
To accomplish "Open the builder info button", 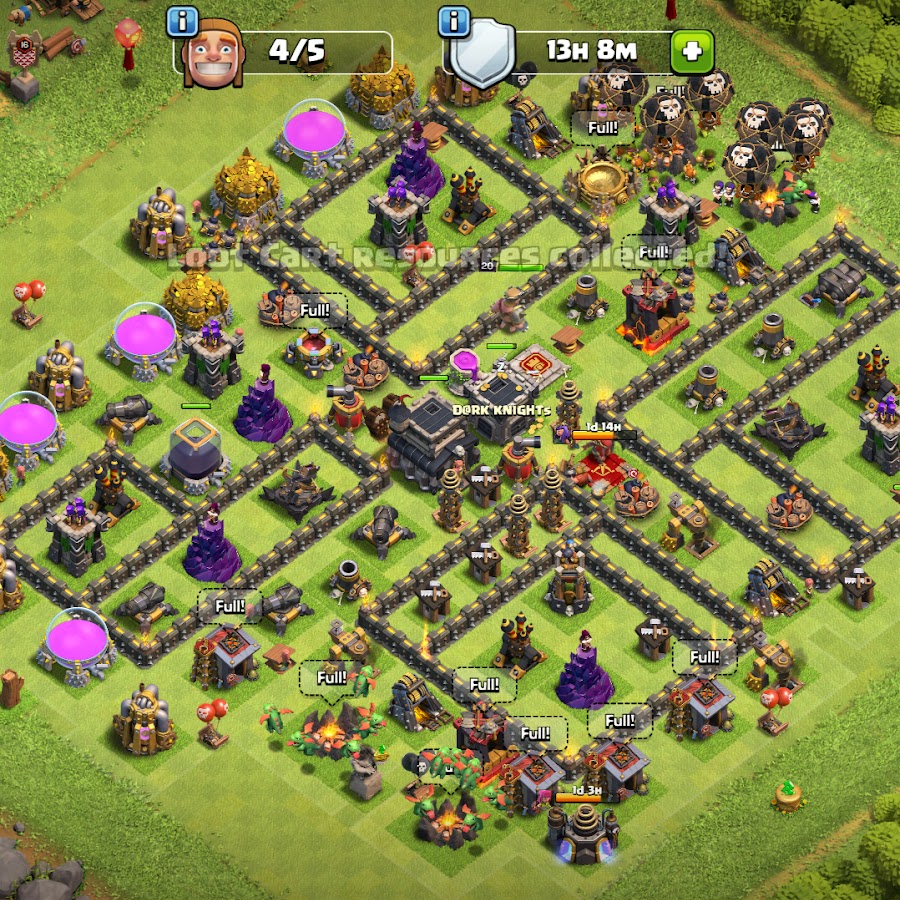I will [182, 20].
